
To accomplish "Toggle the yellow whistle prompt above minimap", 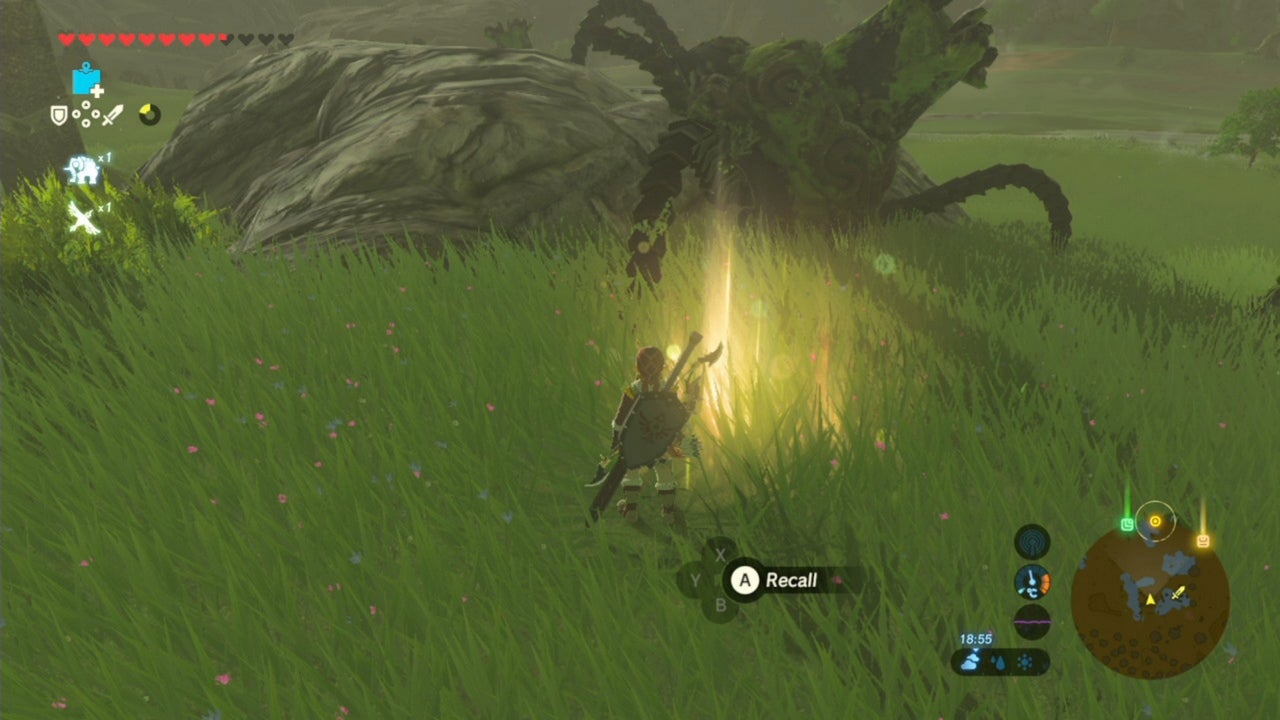I will tap(1202, 540).
